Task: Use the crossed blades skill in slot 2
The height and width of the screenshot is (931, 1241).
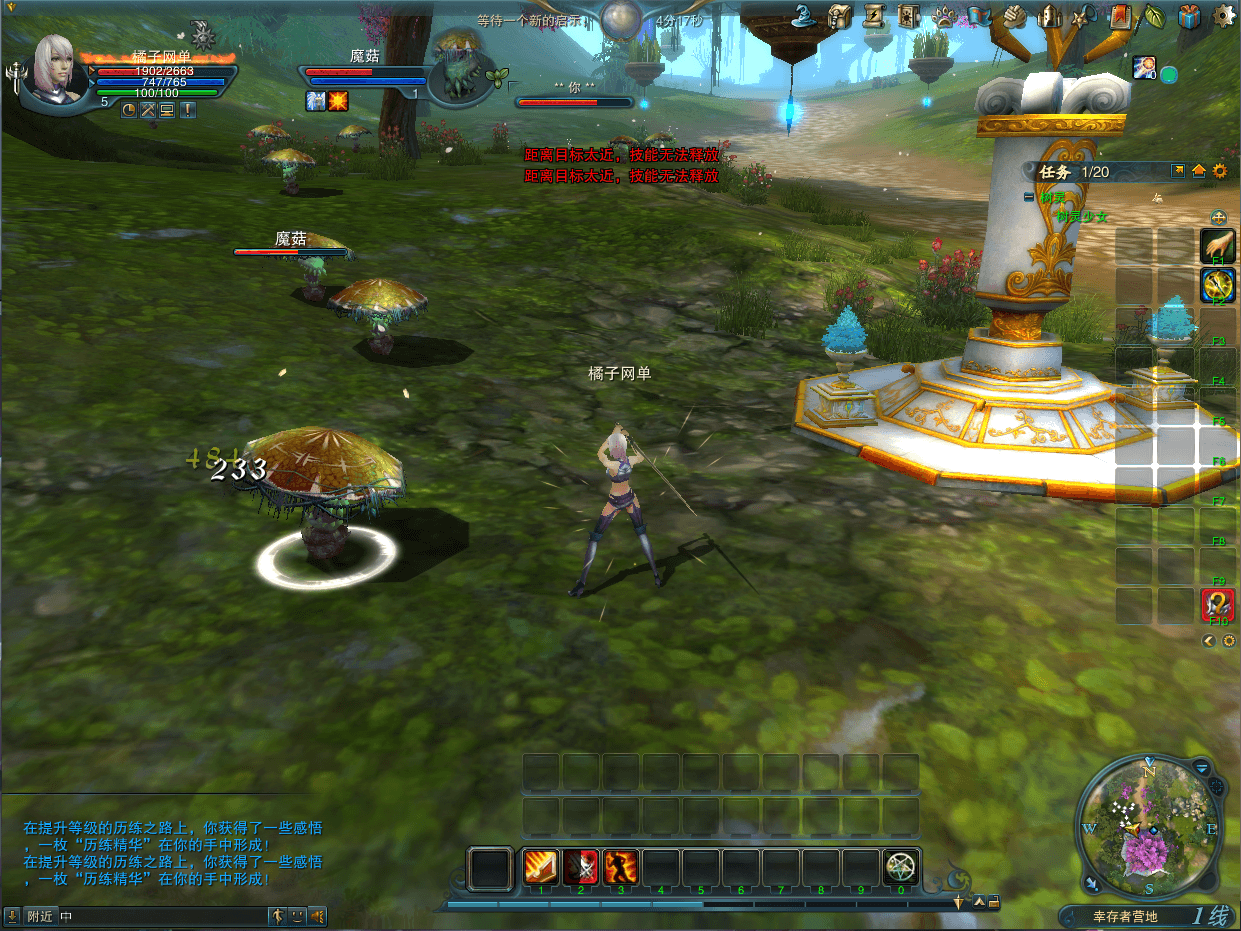Action: click(x=581, y=866)
